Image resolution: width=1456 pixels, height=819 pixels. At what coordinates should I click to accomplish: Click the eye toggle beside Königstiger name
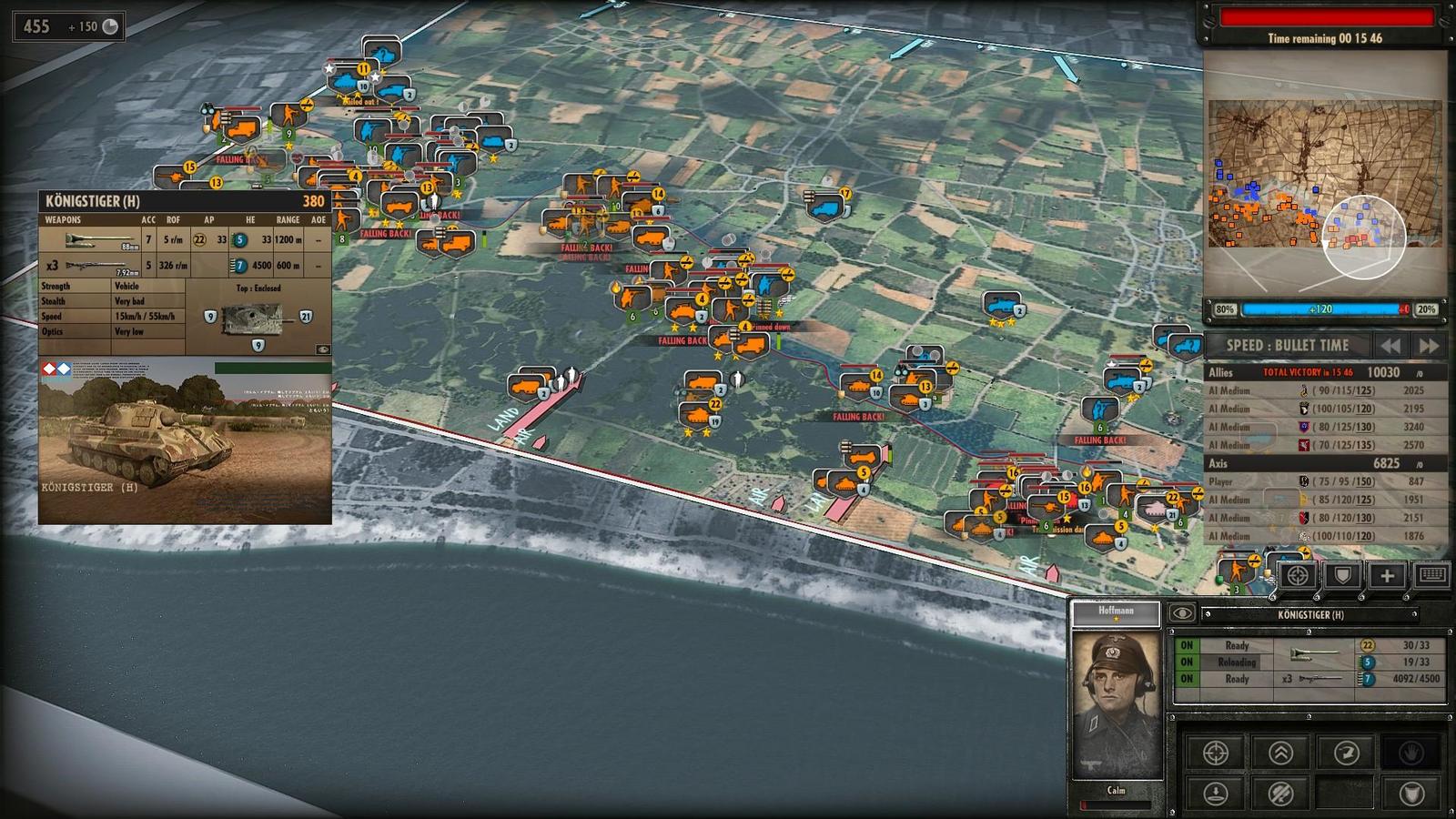click(x=1184, y=613)
